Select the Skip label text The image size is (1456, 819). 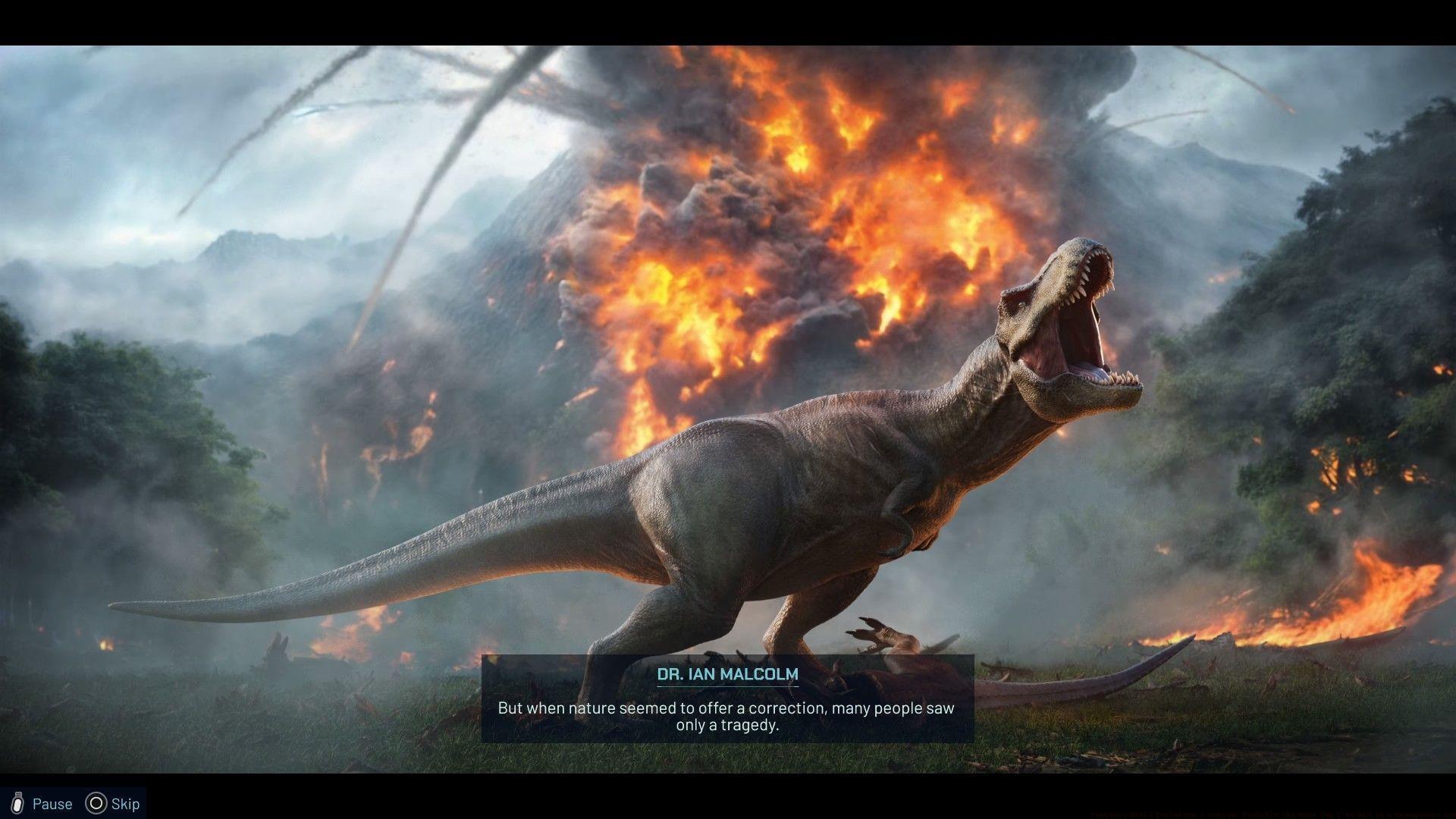(x=125, y=804)
